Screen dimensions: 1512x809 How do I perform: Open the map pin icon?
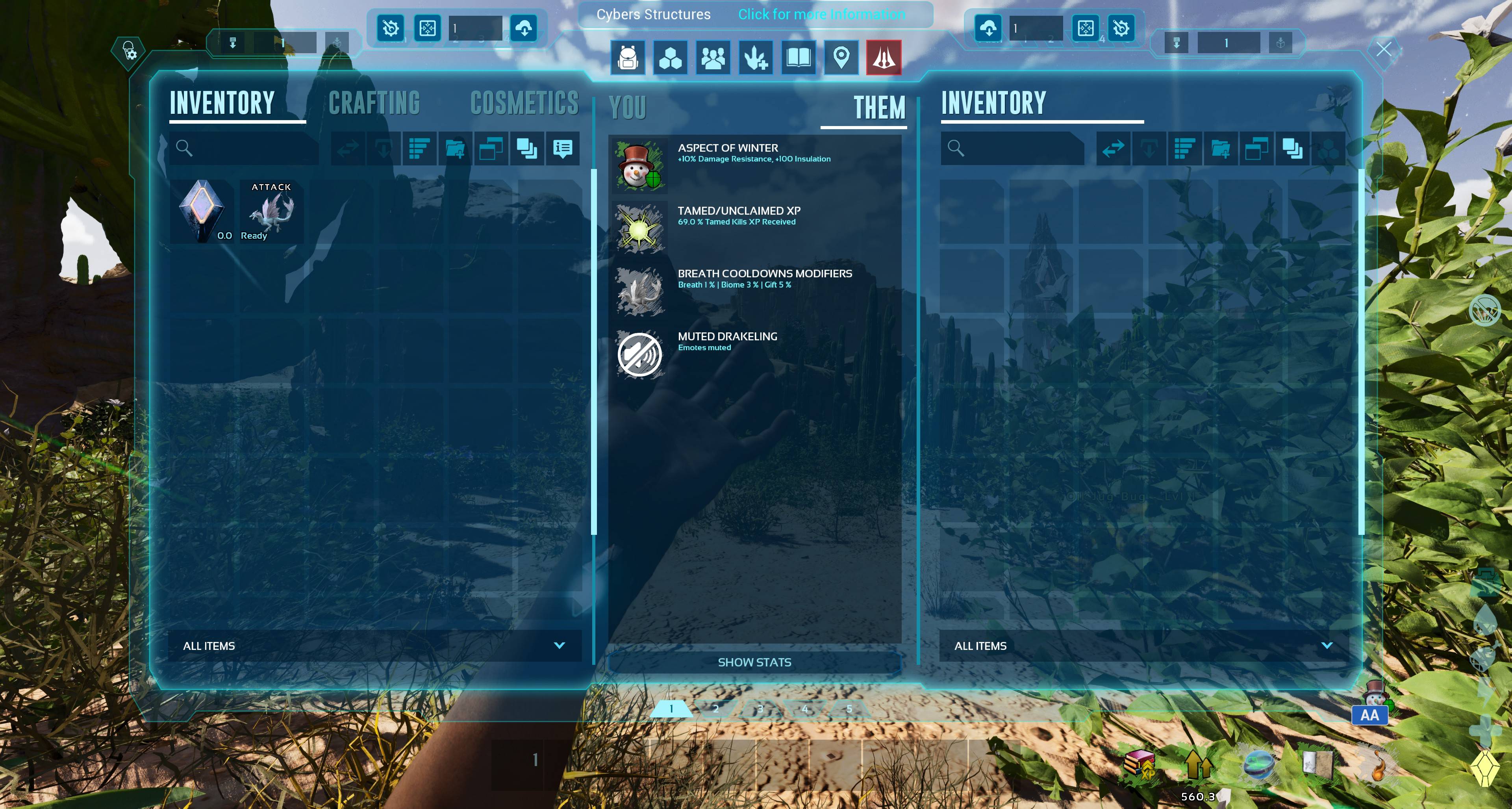point(841,58)
